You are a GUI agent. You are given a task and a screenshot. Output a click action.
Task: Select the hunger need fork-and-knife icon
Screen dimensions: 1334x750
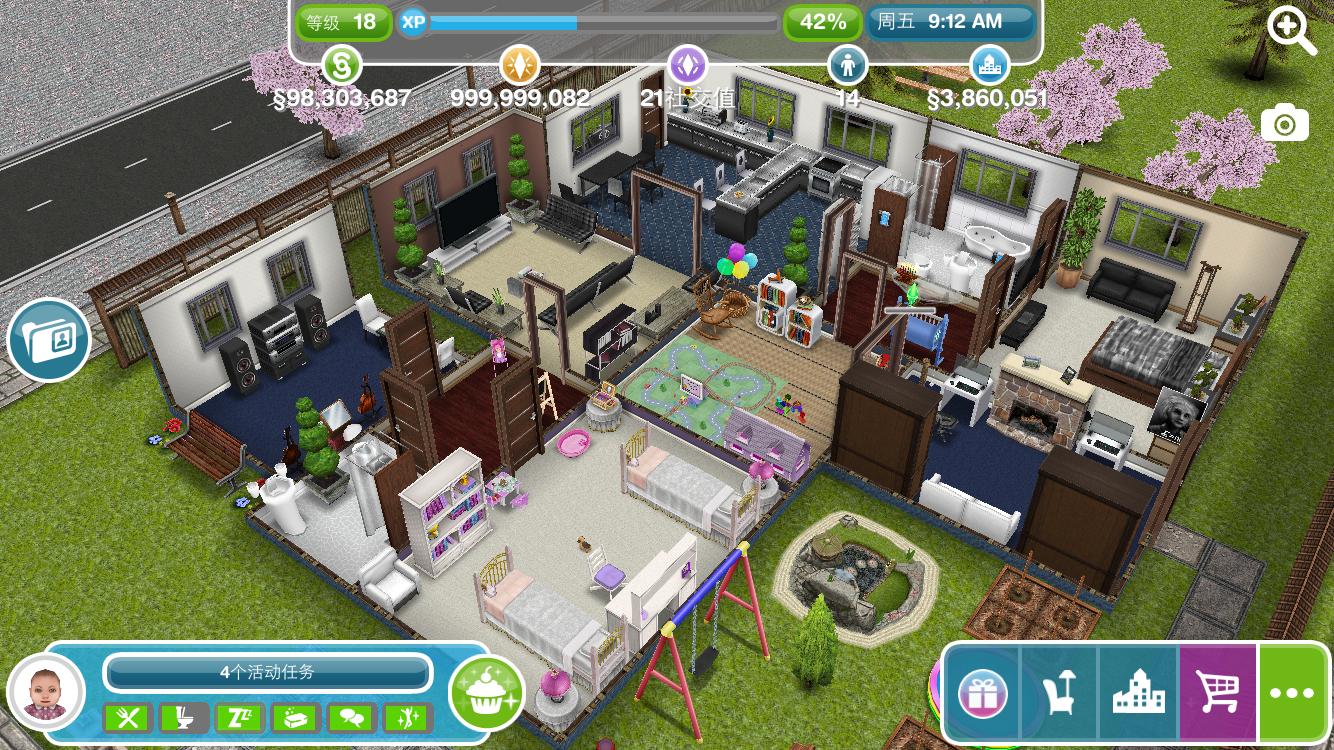coord(129,717)
